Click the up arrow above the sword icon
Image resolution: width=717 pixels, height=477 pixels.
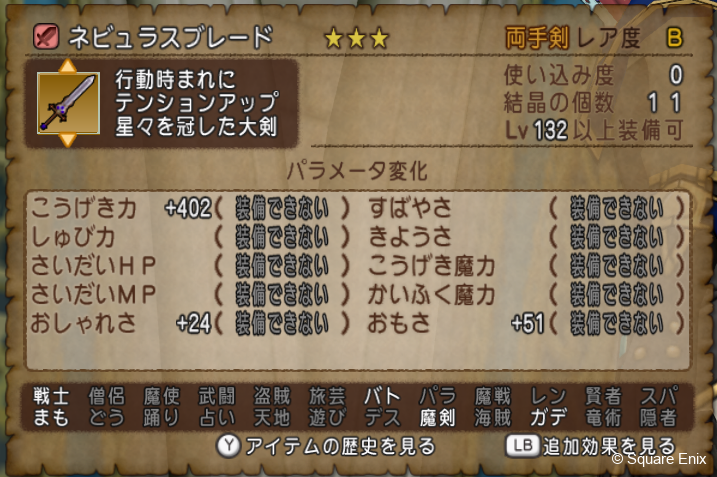pos(68,67)
